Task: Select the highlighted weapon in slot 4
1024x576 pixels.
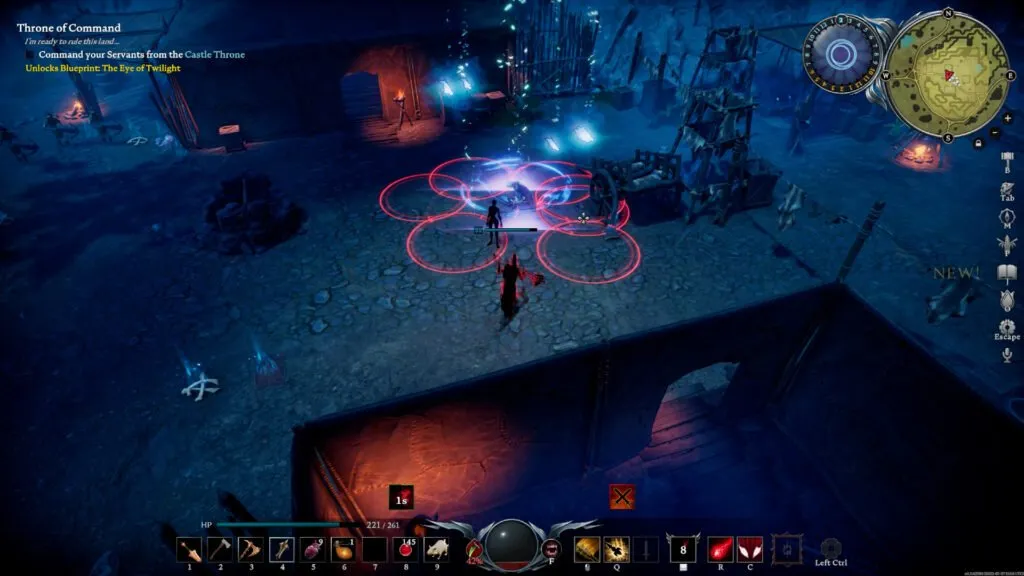Action: [x=282, y=548]
